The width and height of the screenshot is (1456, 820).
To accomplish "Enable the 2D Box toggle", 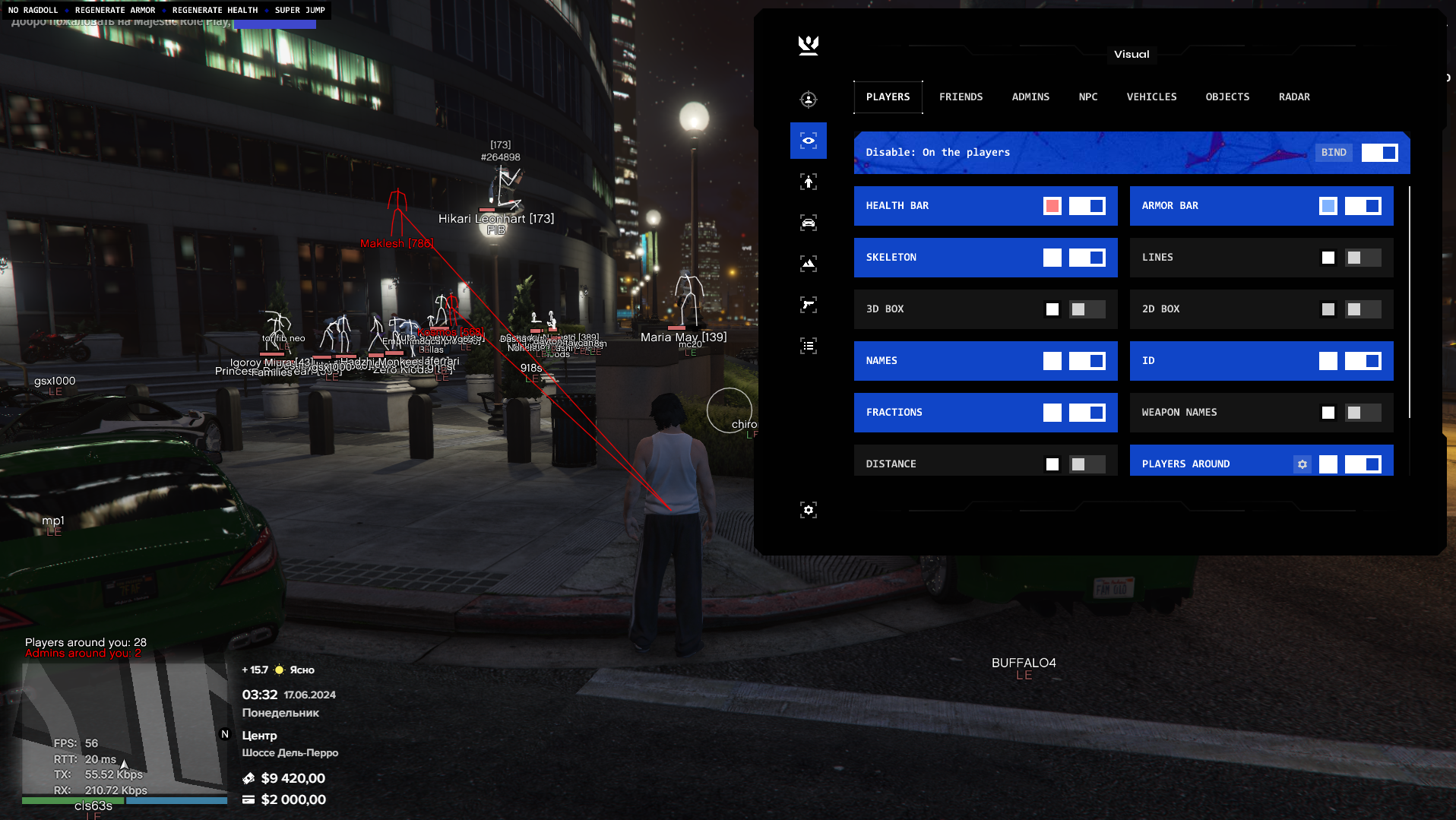I will (x=1363, y=309).
